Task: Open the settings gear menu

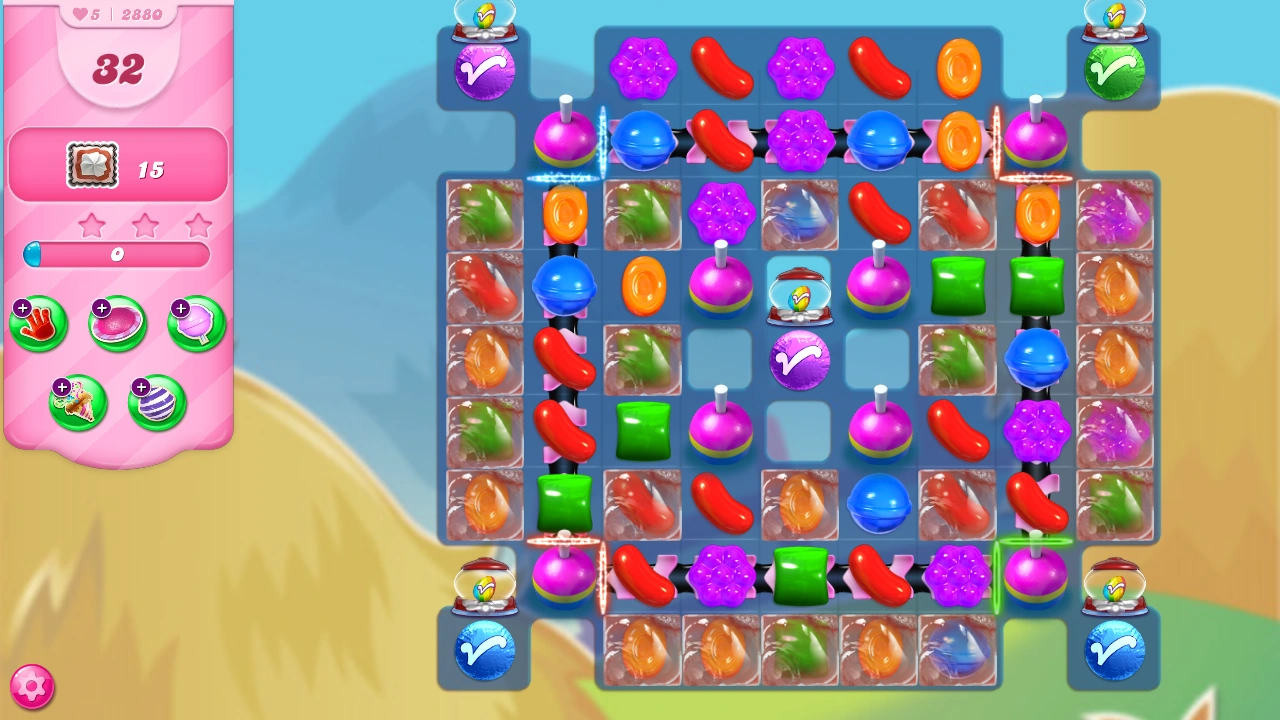Action: pyautogui.click(x=33, y=686)
